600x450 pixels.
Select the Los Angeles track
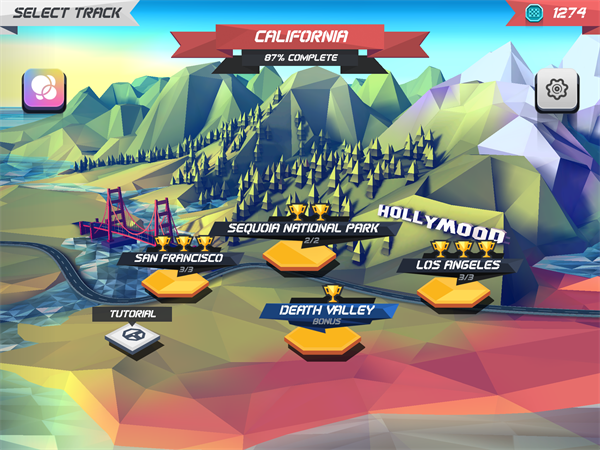(453, 290)
